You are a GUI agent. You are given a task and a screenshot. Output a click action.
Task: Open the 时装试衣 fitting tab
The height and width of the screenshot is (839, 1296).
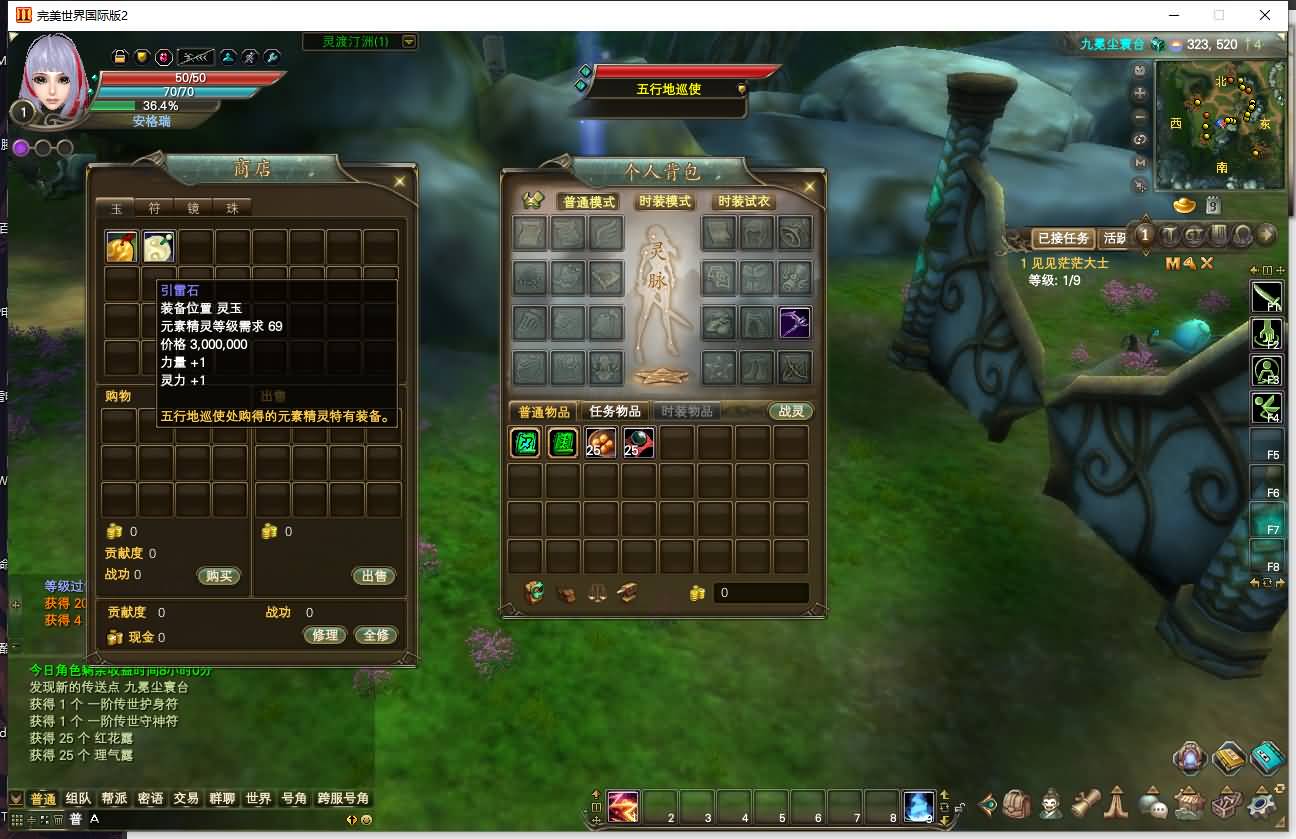[x=745, y=202]
